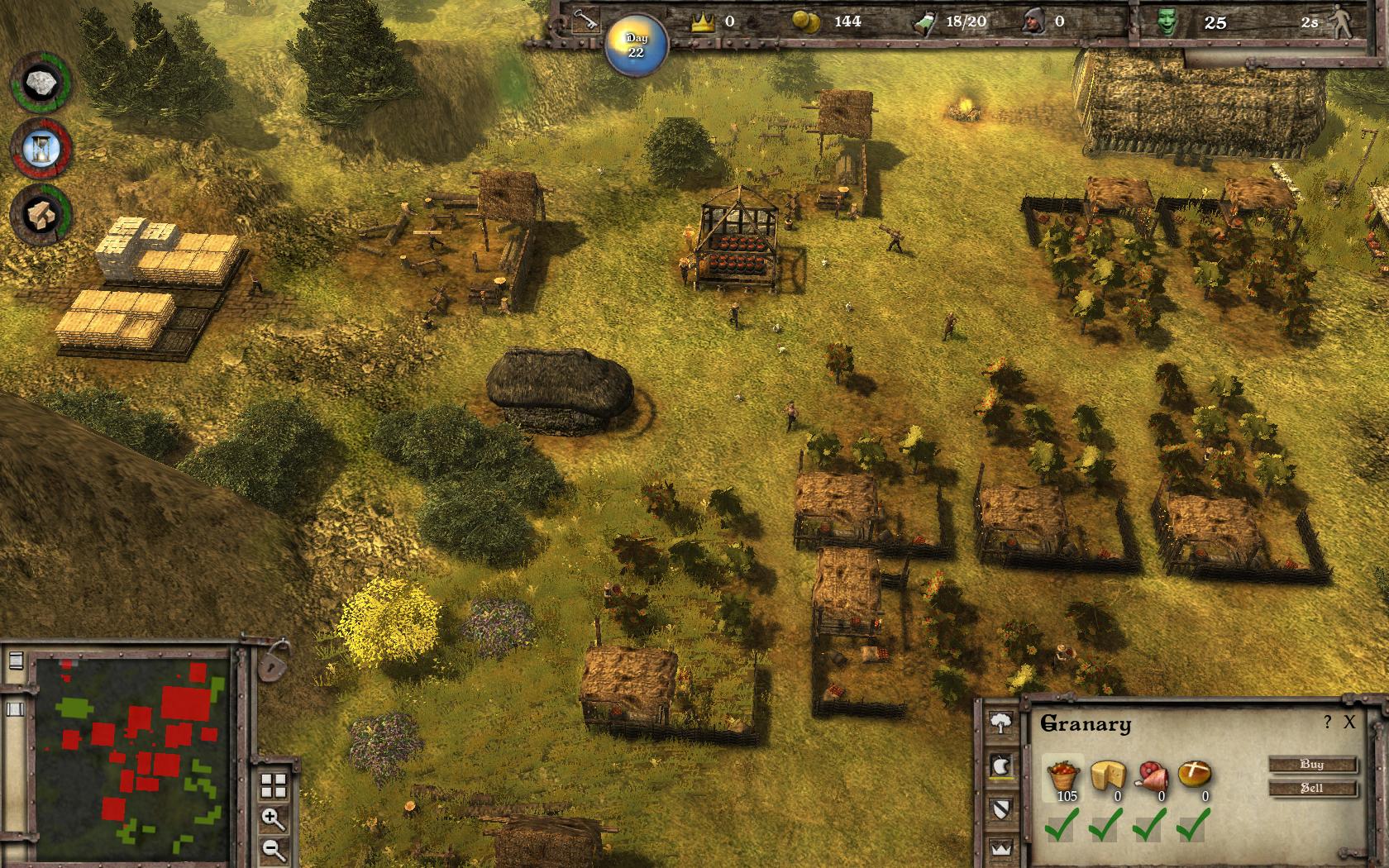Image resolution: width=1389 pixels, height=868 pixels.
Task: Close the Granary panel
Action: pyautogui.click(x=1349, y=723)
